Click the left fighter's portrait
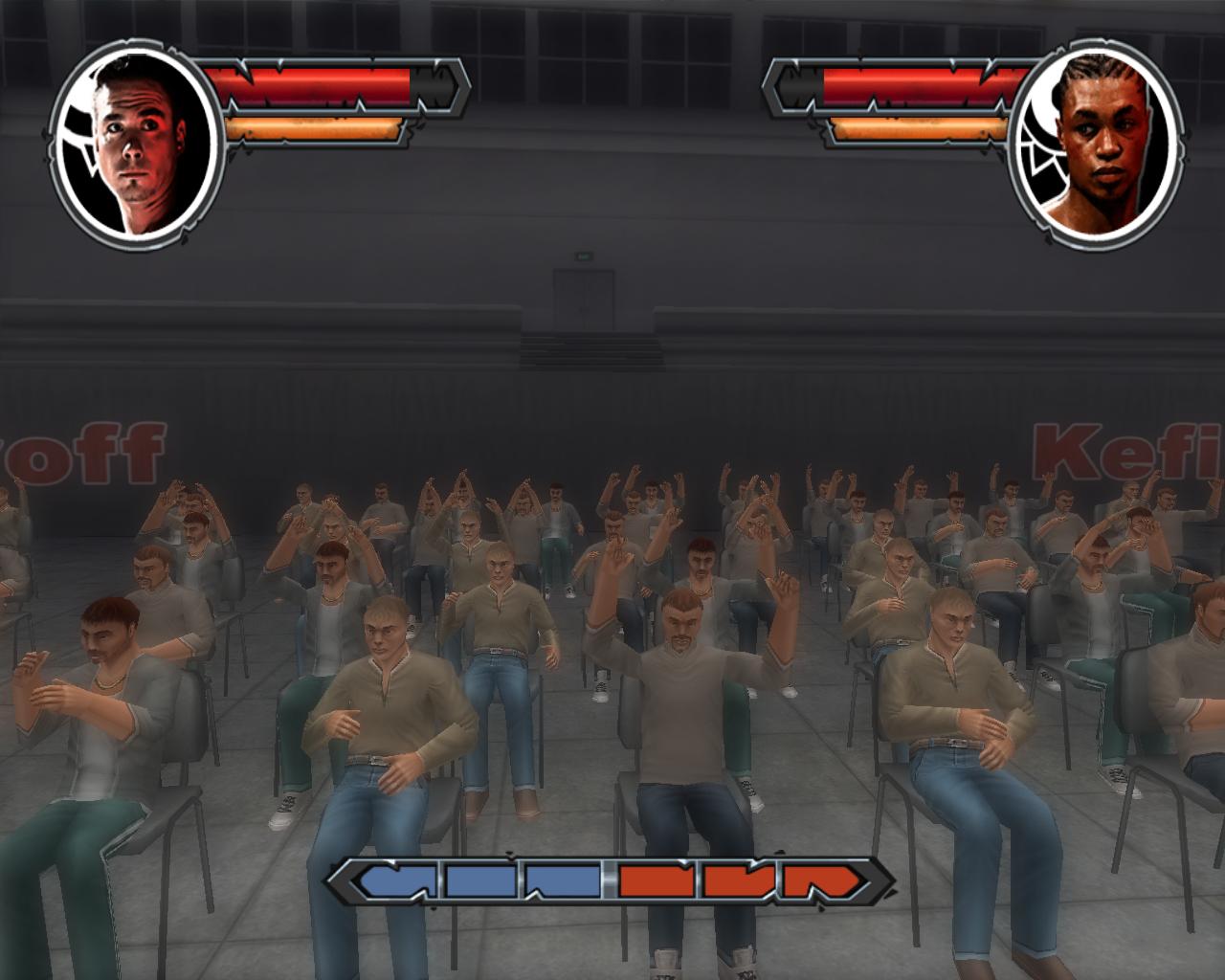The height and width of the screenshot is (980, 1225). click(x=137, y=141)
